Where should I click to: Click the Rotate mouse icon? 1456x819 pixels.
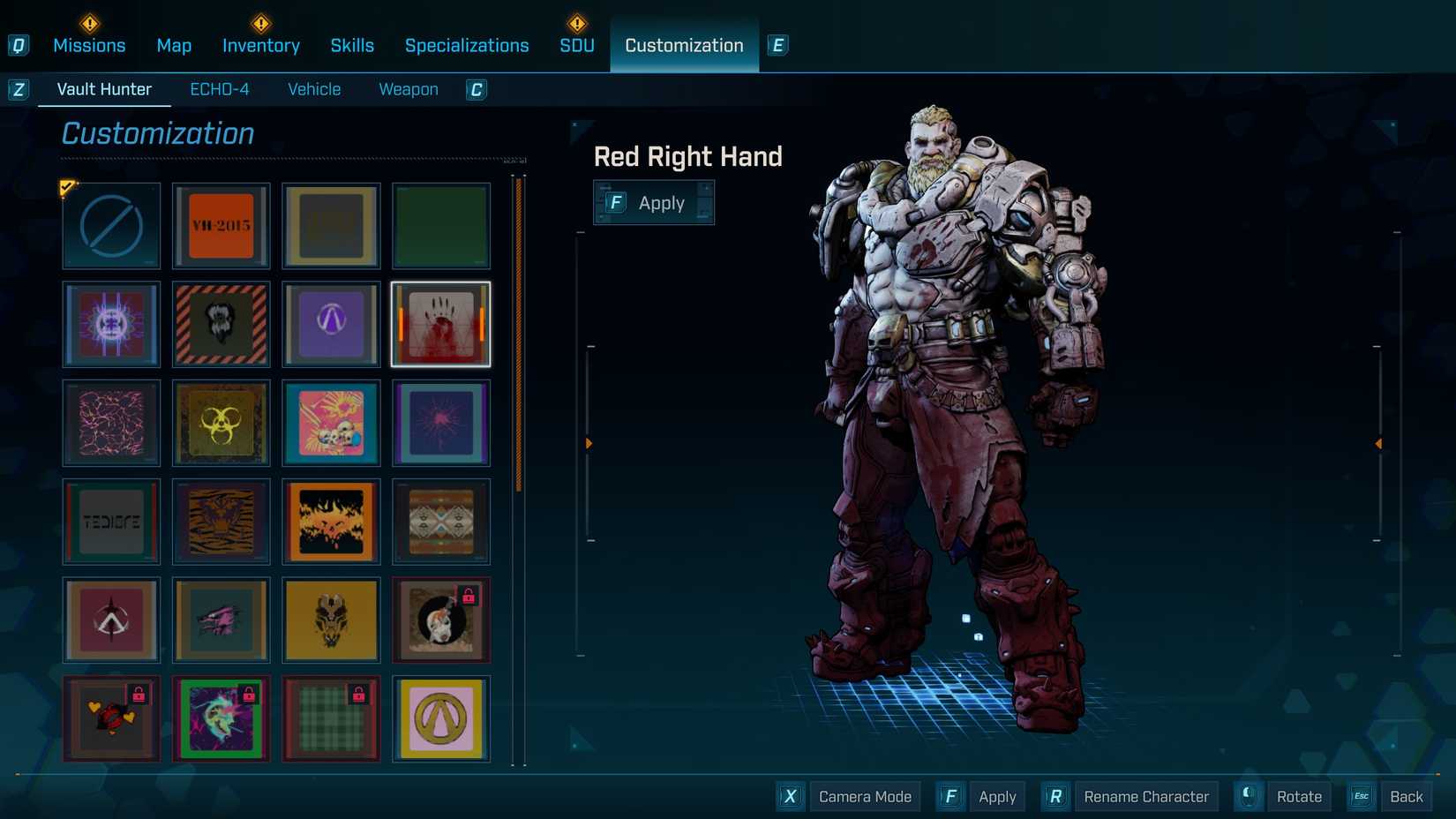(x=1247, y=796)
